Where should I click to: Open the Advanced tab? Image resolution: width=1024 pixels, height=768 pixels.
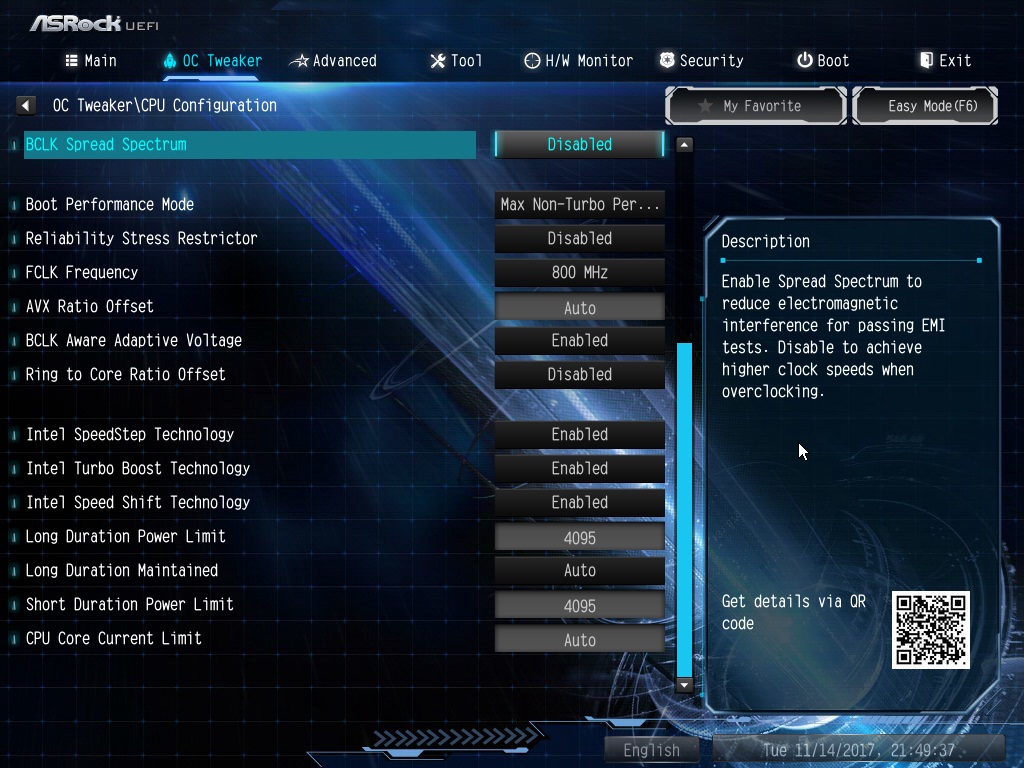pos(333,61)
